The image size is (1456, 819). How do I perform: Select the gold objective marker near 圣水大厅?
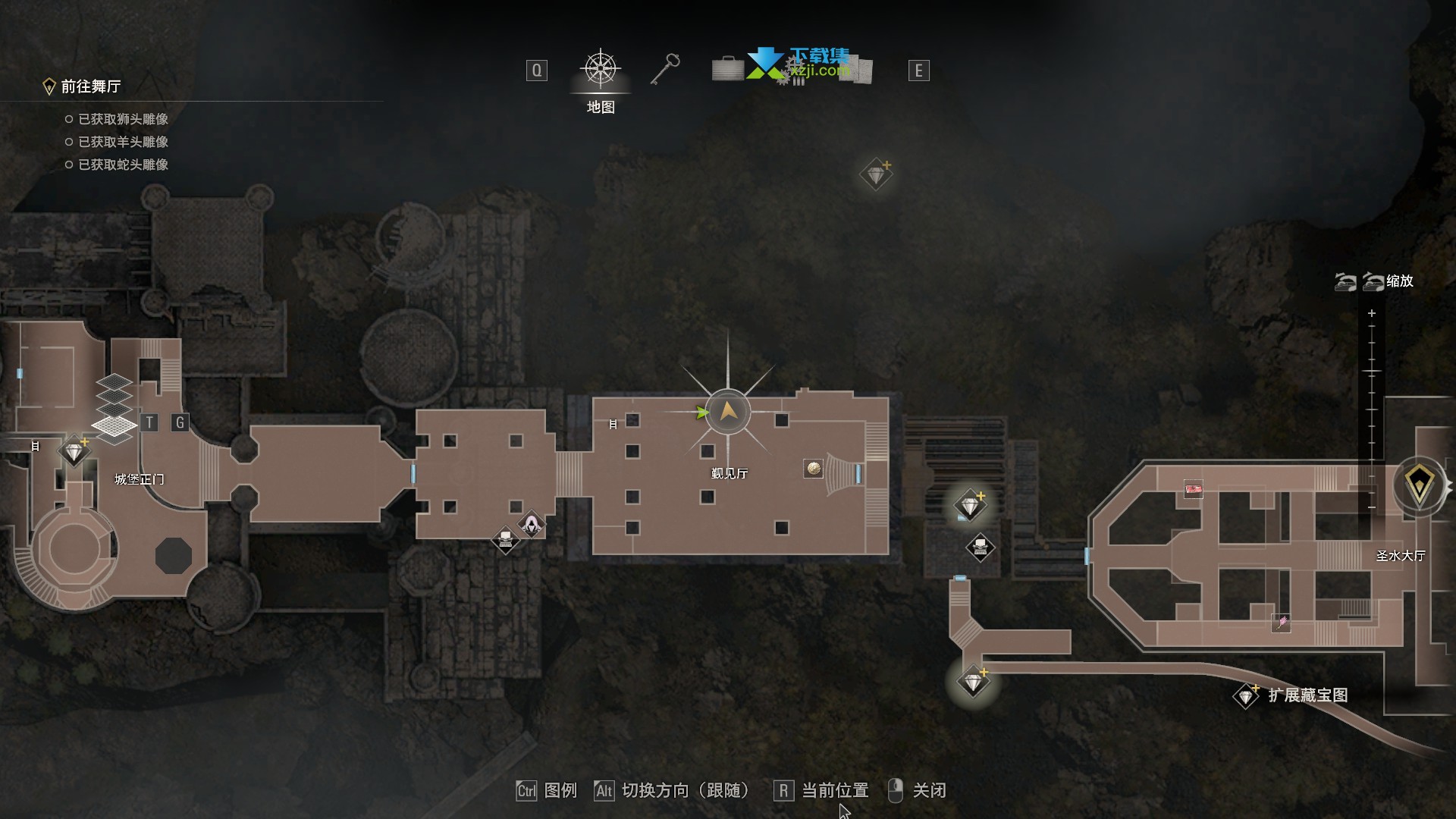tap(1419, 485)
